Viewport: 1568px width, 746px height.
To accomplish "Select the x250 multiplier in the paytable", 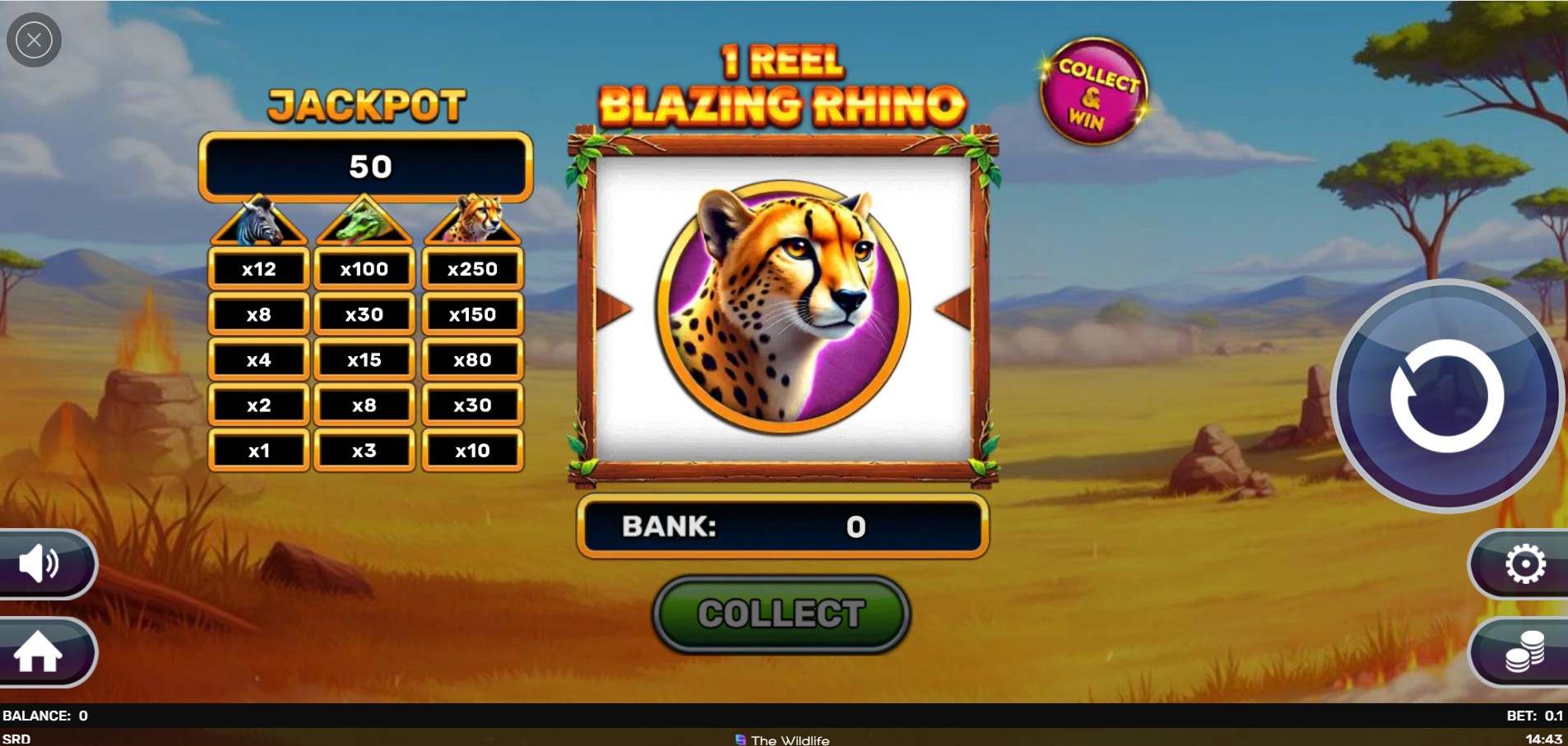I will [x=473, y=268].
